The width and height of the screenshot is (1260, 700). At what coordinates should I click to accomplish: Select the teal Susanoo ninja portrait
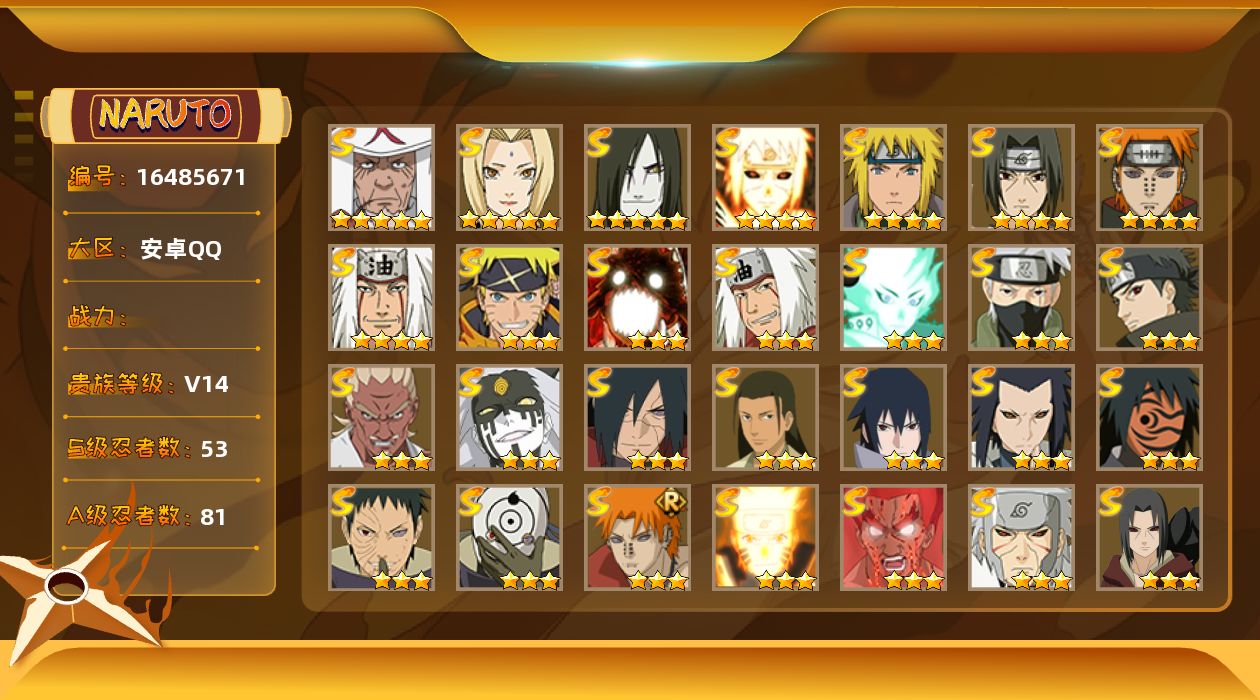pyautogui.click(x=893, y=298)
